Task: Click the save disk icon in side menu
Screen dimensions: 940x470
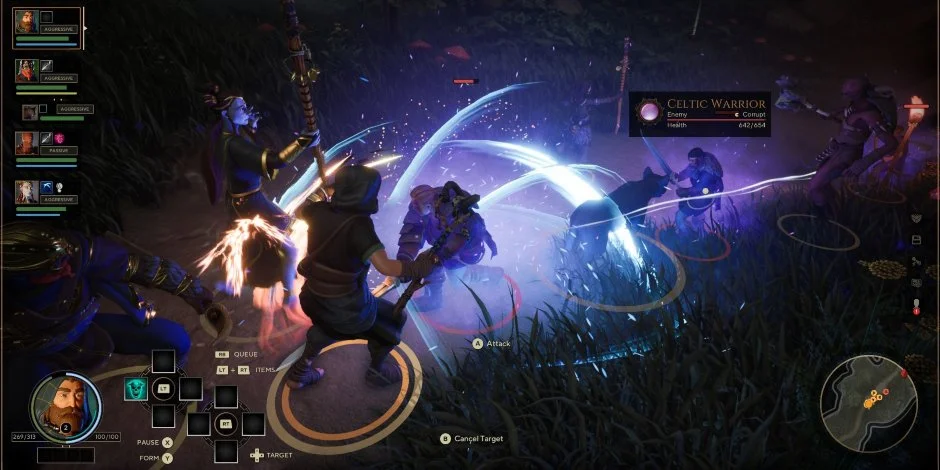Action: pos(916,240)
